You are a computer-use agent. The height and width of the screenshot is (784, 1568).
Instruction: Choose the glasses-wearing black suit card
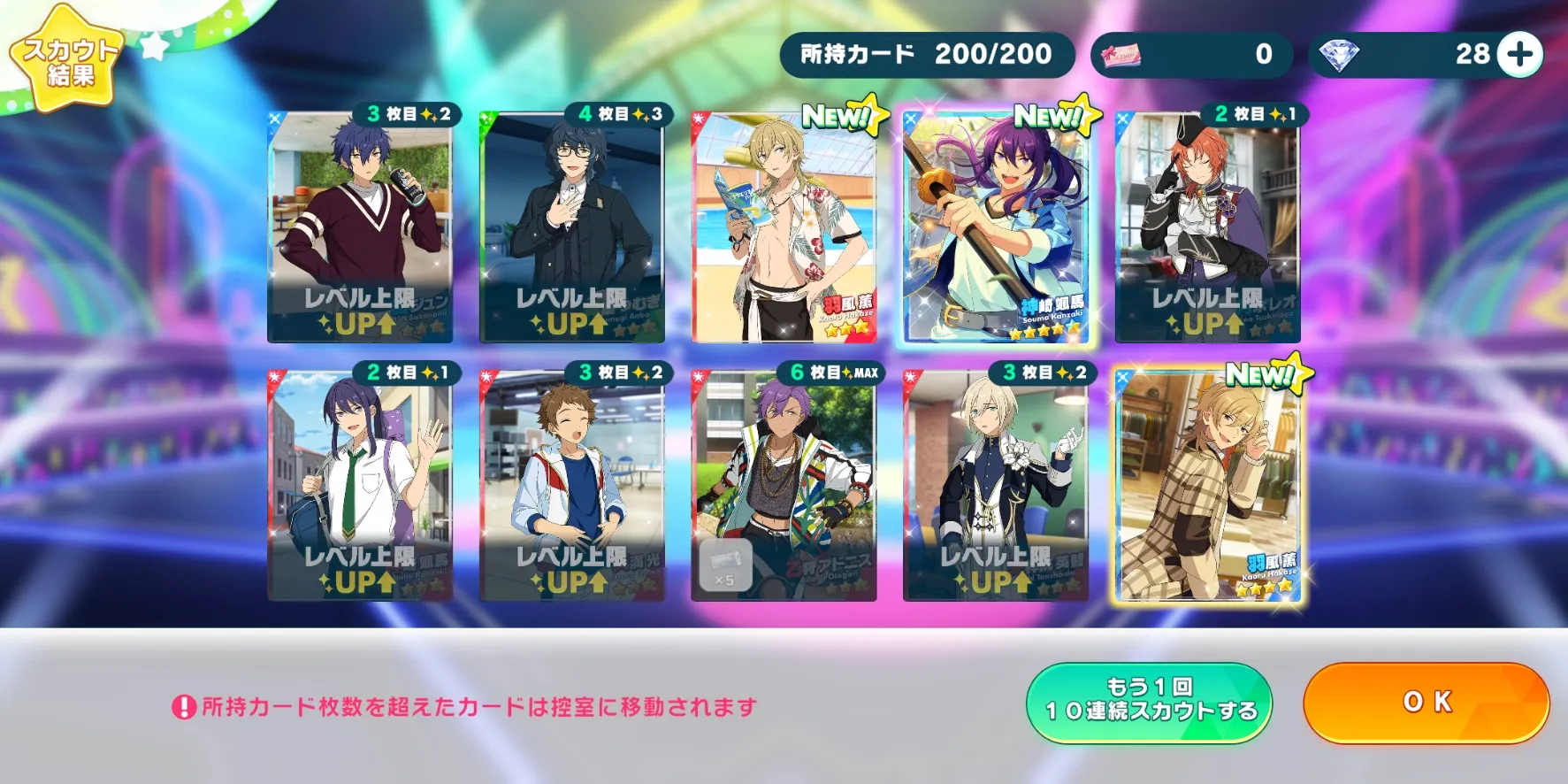(571, 227)
